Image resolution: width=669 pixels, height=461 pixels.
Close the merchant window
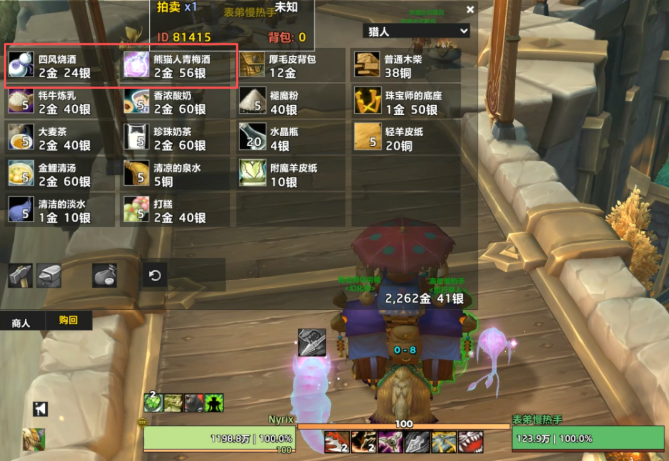tap(470, 10)
